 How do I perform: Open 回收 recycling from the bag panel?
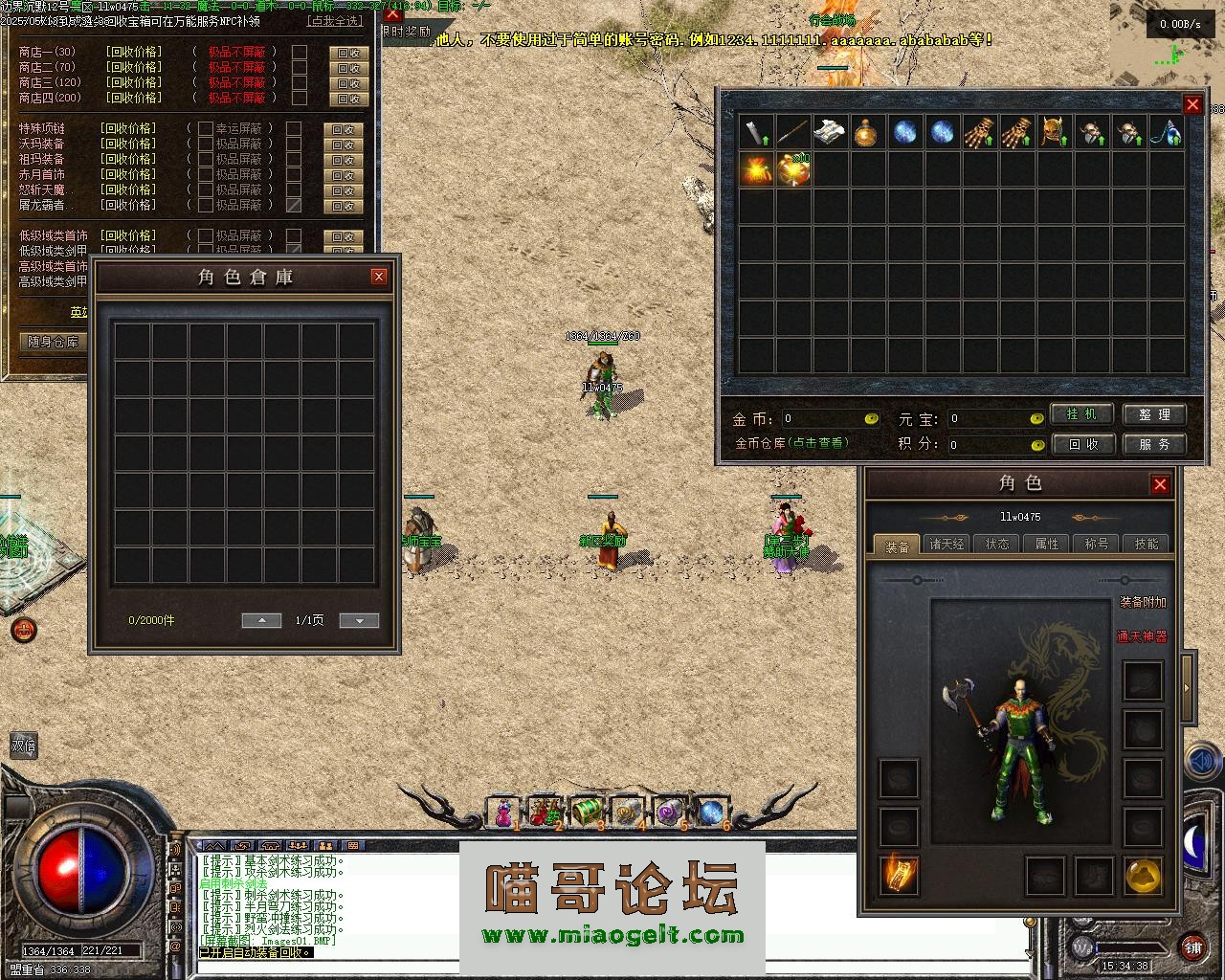coord(1080,444)
